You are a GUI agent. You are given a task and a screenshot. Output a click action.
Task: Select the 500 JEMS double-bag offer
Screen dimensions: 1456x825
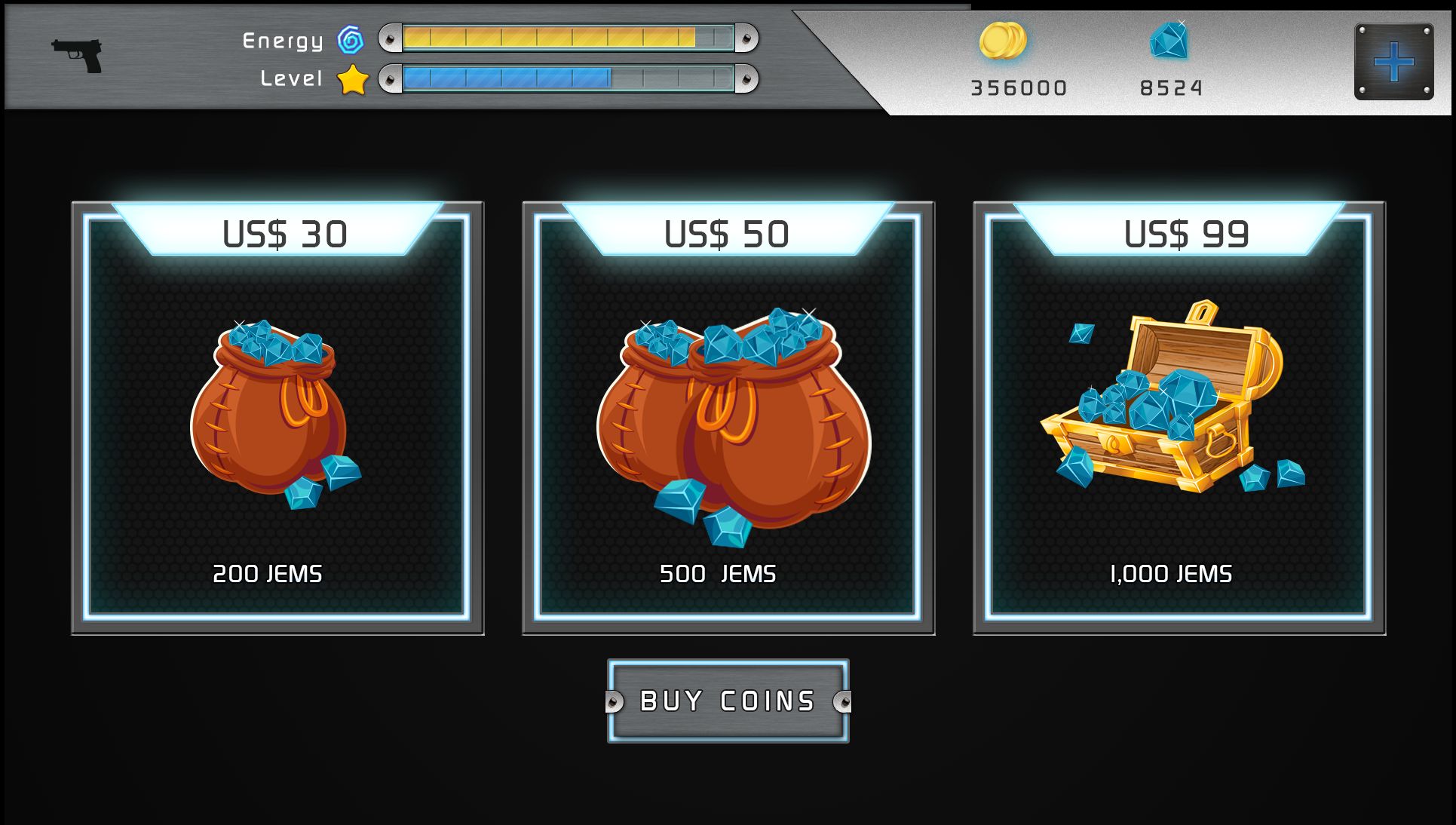tap(728, 419)
